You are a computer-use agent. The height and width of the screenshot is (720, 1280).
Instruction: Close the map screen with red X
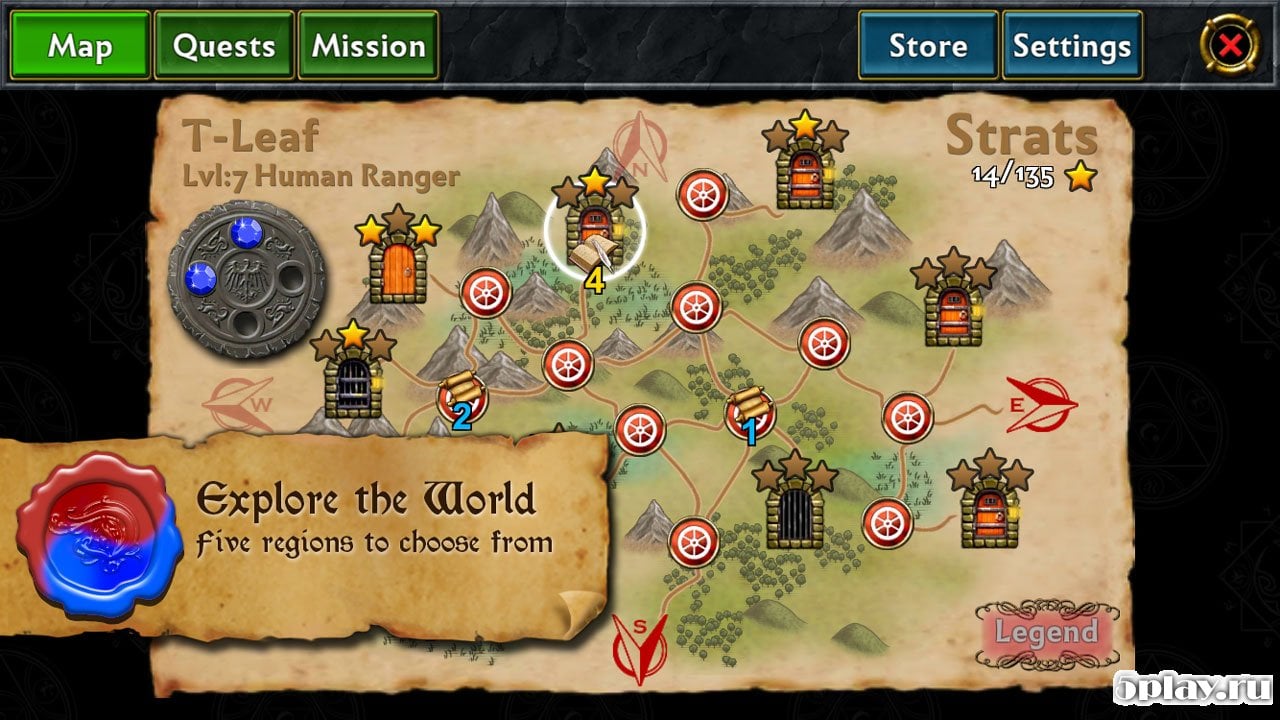click(1231, 45)
